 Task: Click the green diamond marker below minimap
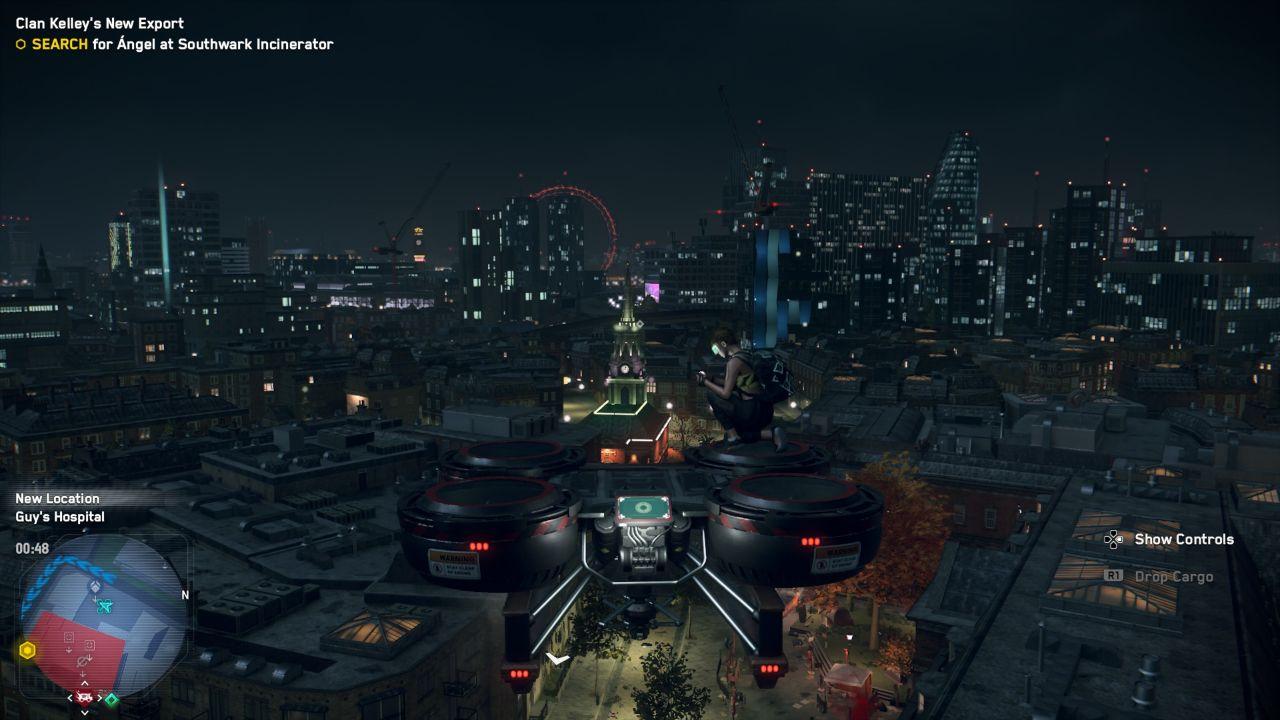[111, 699]
